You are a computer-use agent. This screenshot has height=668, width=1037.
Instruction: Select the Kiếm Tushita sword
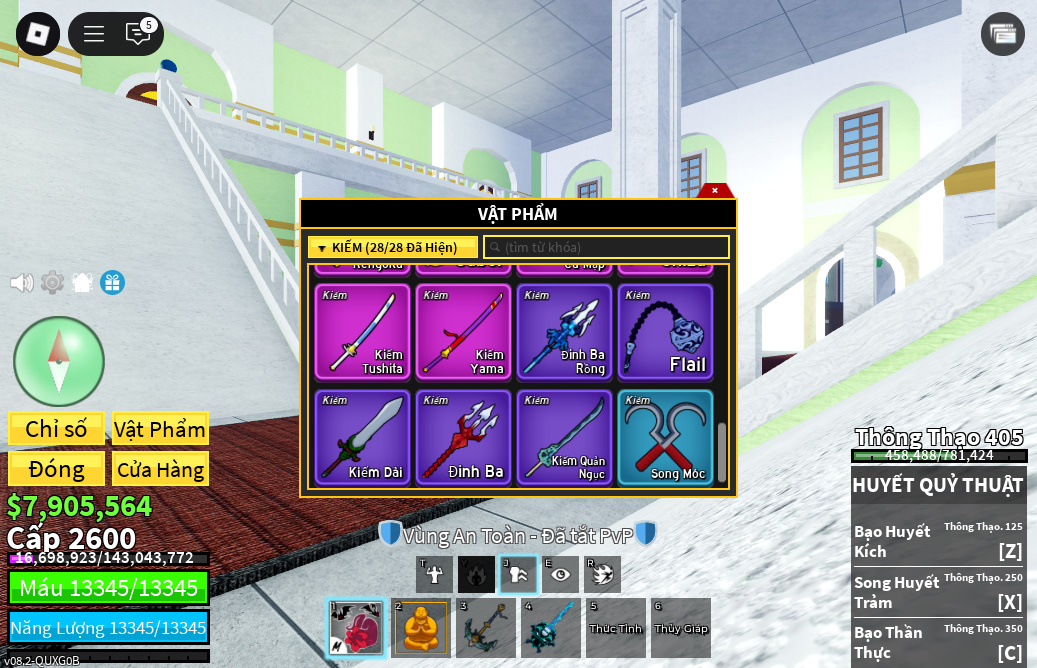pos(362,332)
